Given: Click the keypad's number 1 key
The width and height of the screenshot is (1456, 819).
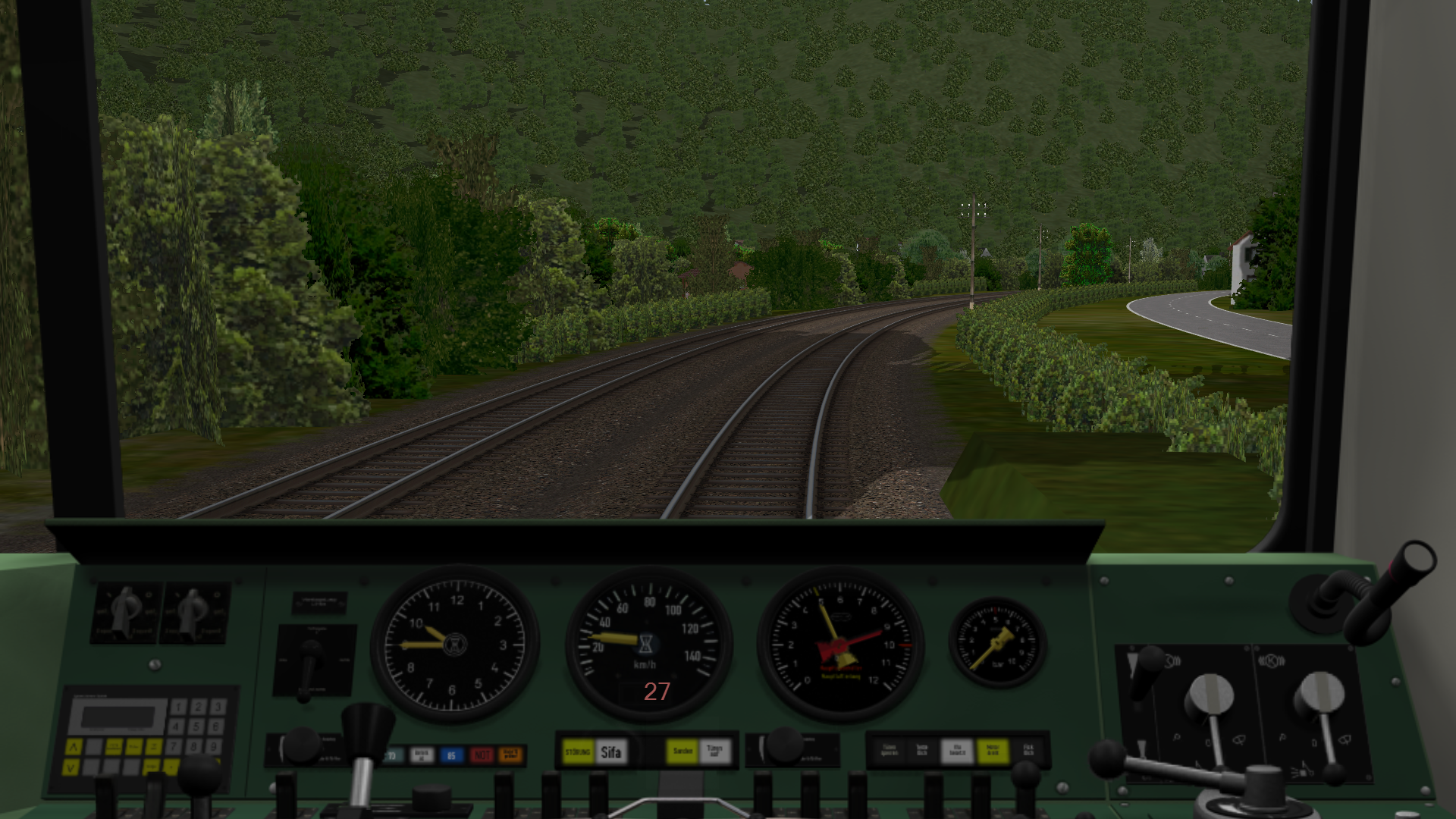Looking at the screenshot, I should [179, 708].
